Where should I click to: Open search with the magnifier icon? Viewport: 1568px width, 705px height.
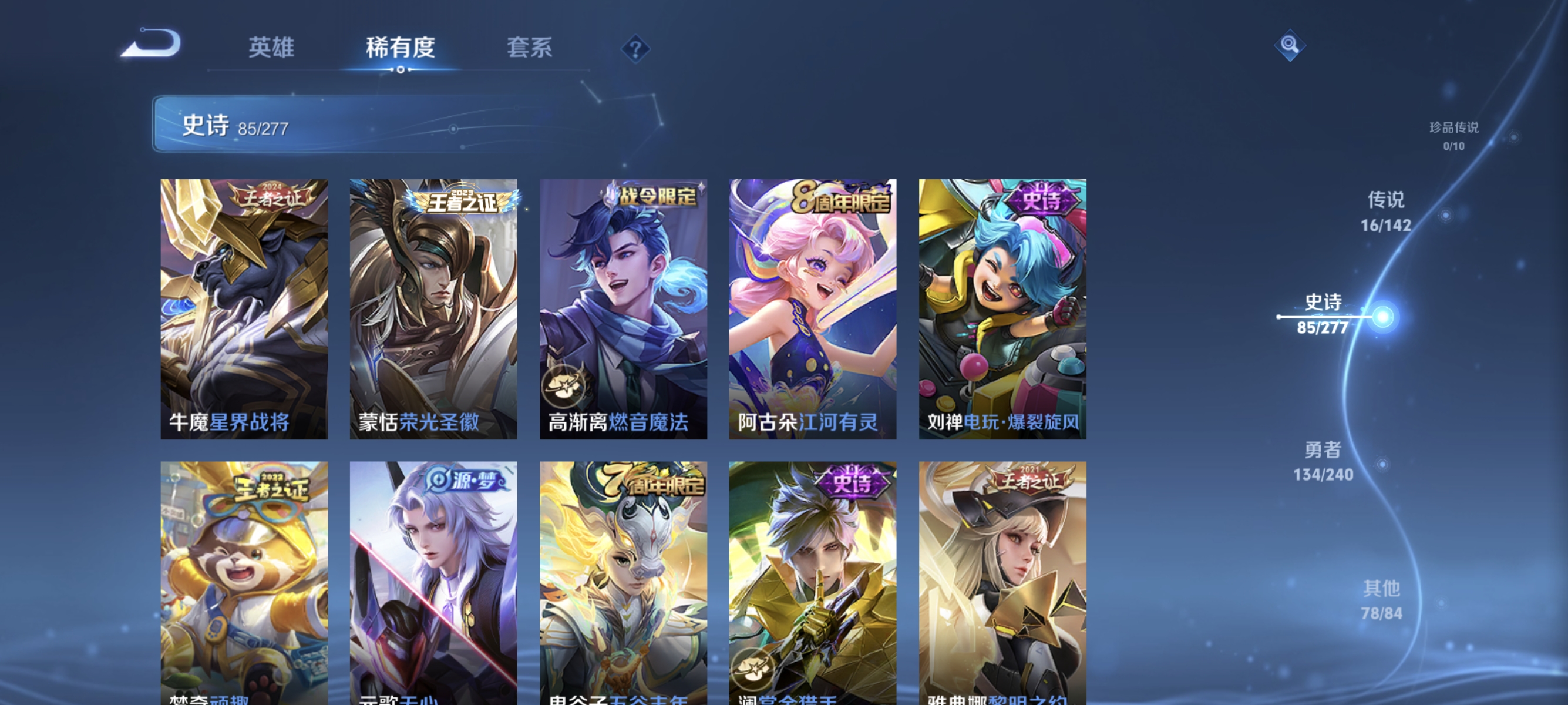1290,44
